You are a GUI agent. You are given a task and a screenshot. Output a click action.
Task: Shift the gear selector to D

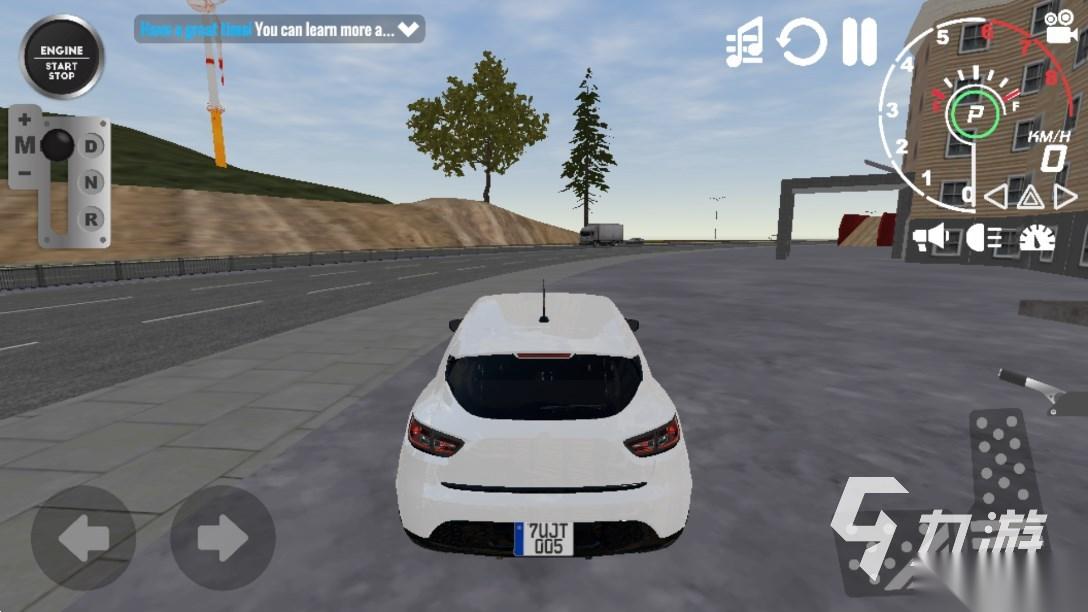pos(92,146)
